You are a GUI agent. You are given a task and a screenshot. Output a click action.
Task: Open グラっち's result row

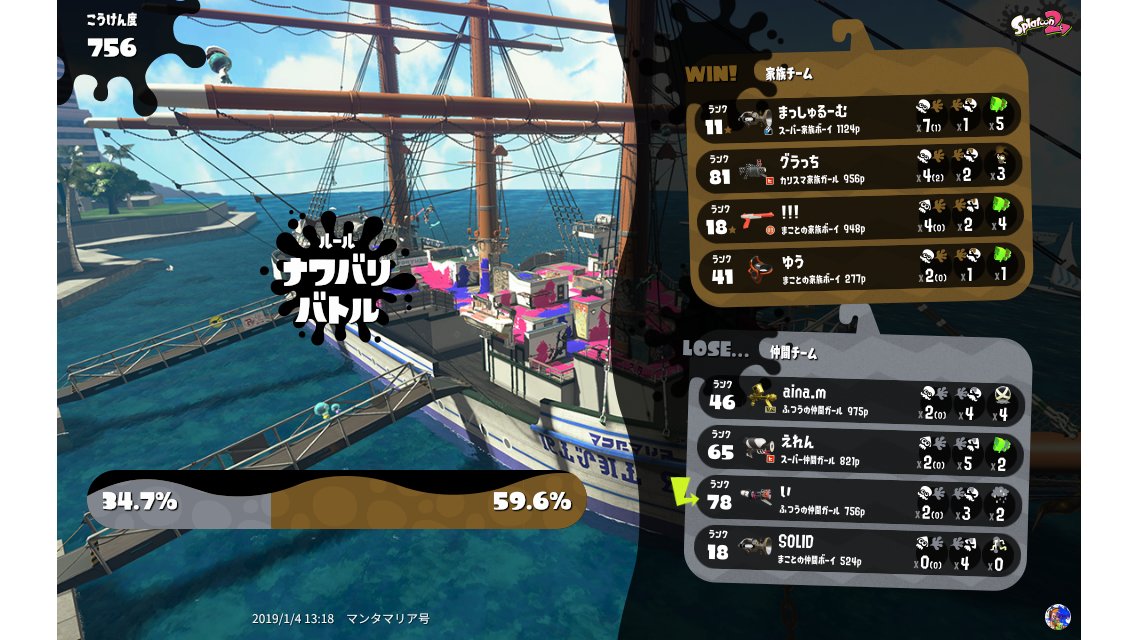[x=858, y=168]
